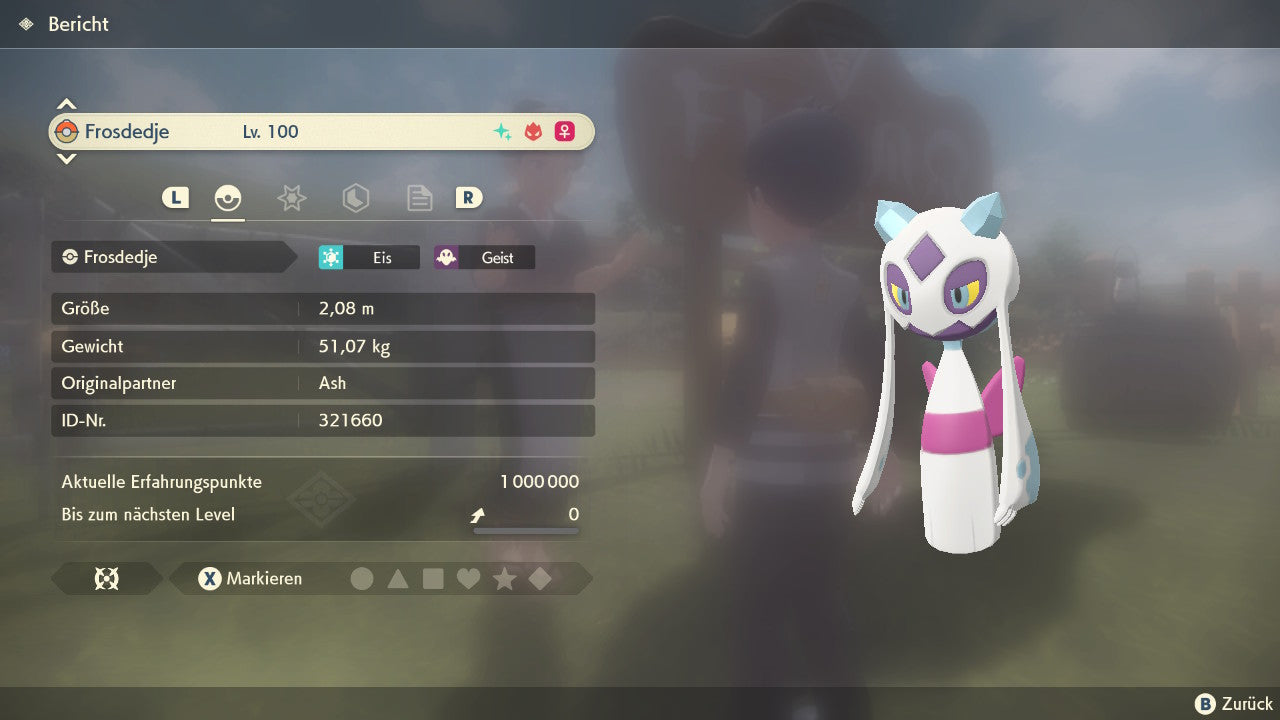Click the crossed-circle icon beside Markieren

(106, 579)
